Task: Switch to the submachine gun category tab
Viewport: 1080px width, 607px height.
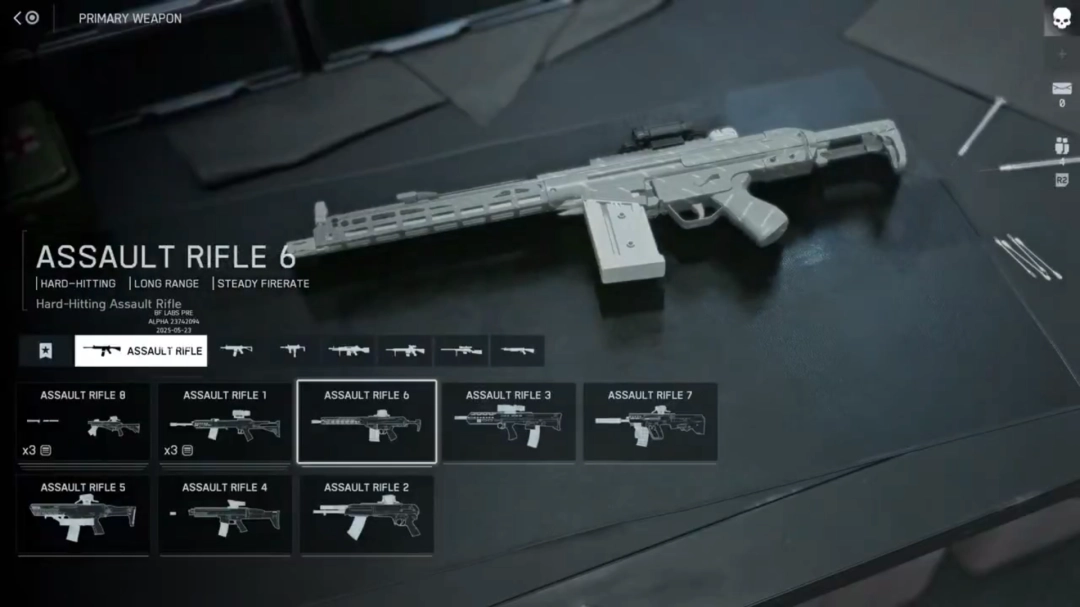Action: click(293, 351)
